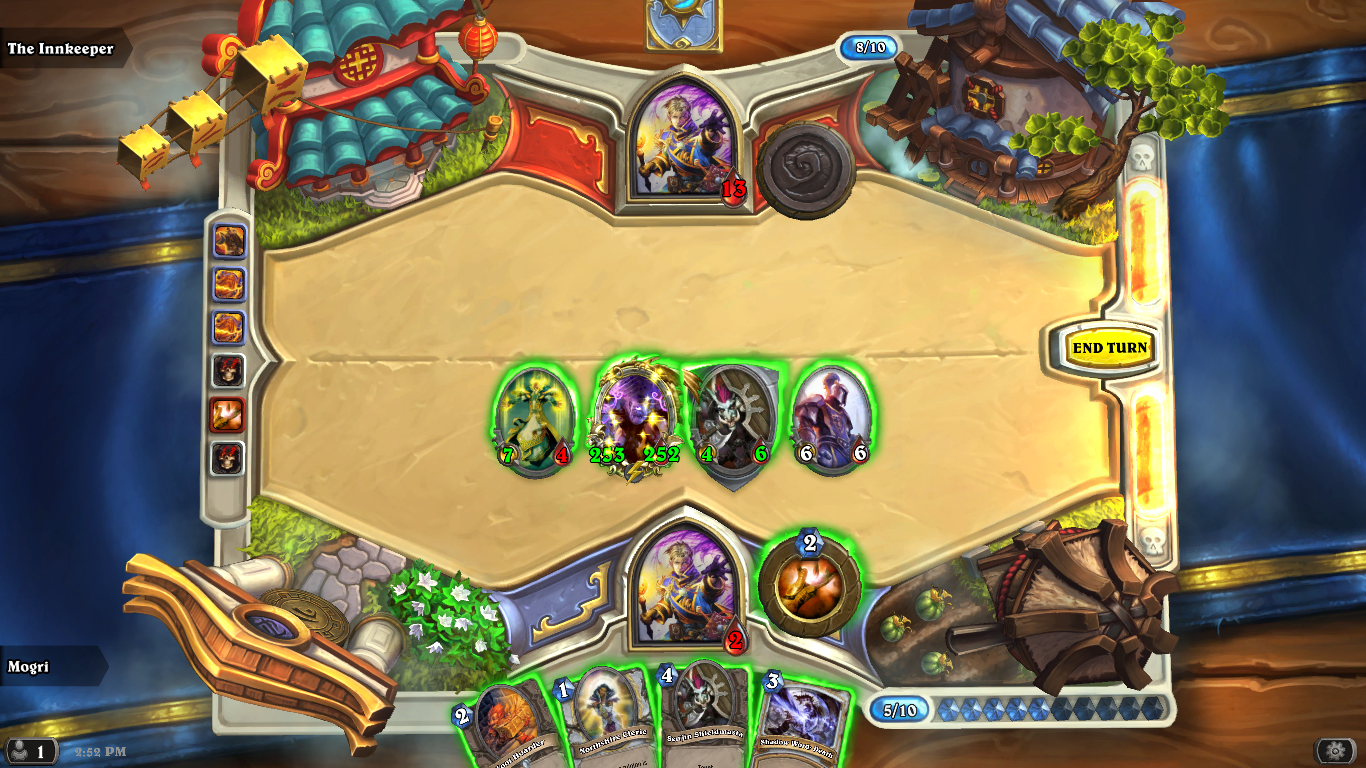
Task: Select the 4/6 taunt minion on board
Action: (733, 421)
